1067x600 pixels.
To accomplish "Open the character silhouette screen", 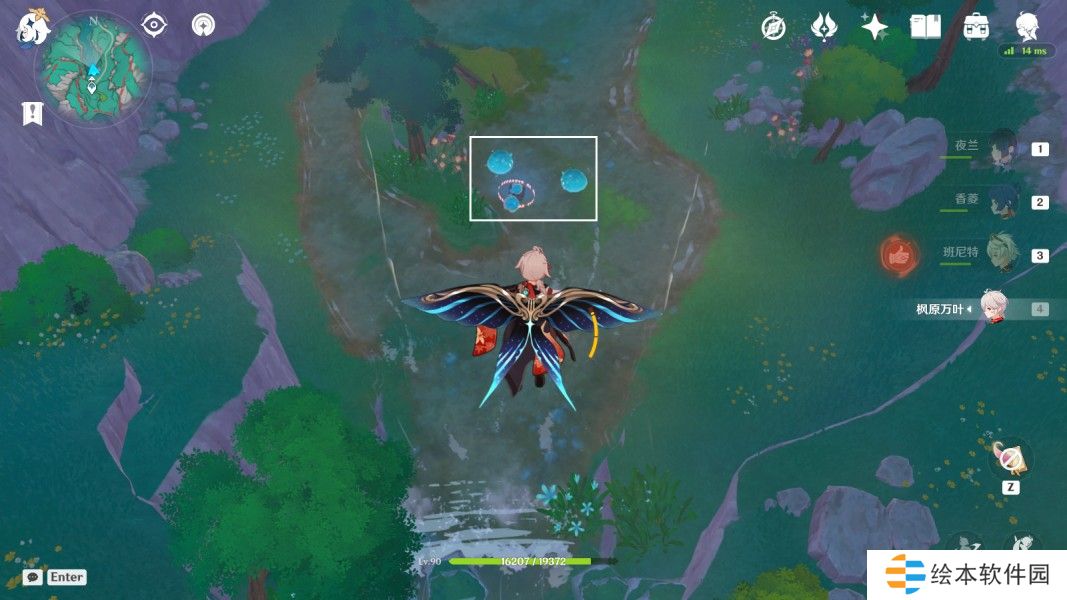I will [x=1026, y=25].
